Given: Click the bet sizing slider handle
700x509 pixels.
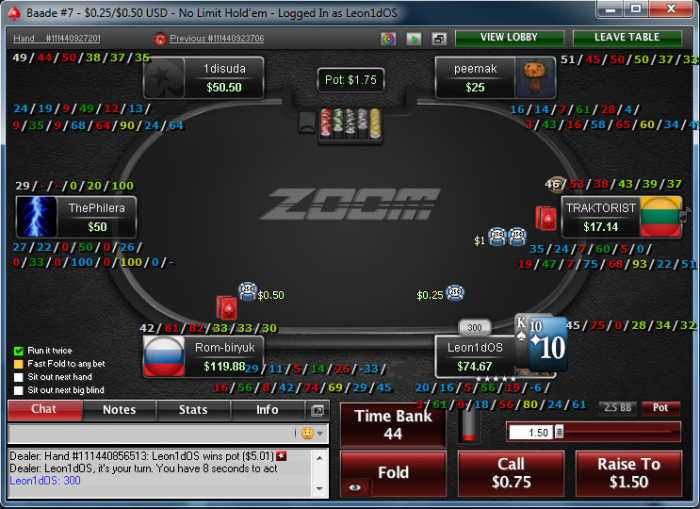Looking at the screenshot, I should point(559,432).
